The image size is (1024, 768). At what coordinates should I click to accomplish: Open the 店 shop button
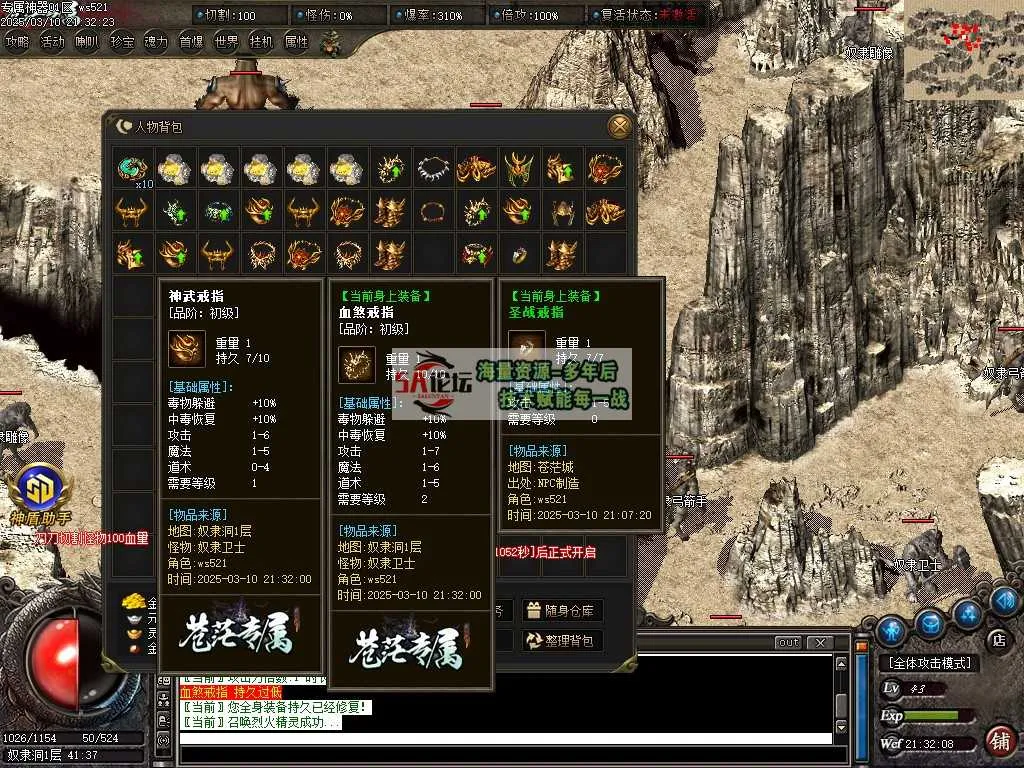pyautogui.click(x=997, y=639)
